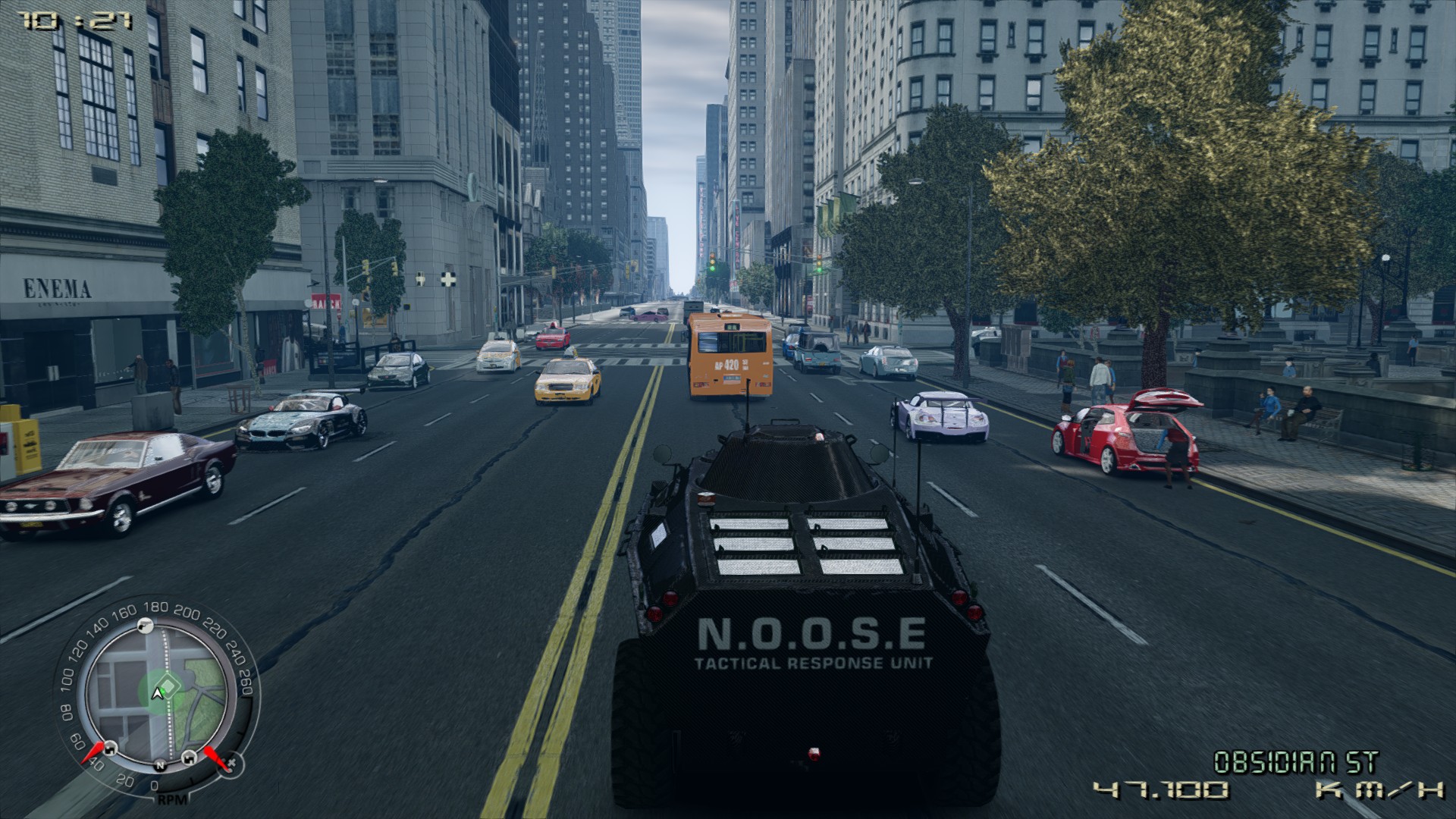The height and width of the screenshot is (819, 1456).
Task: Click the white player arrow on minimap
Action: pos(158,693)
